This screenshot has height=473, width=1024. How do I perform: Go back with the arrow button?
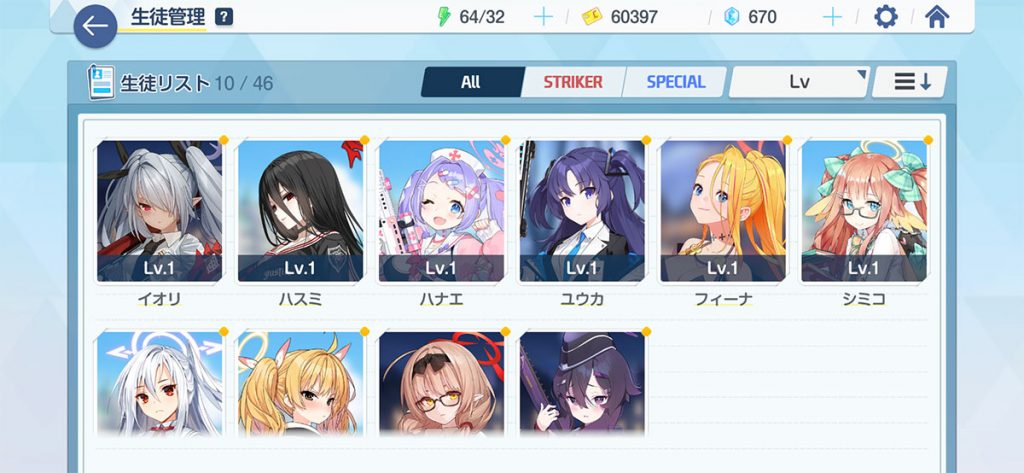click(x=95, y=27)
